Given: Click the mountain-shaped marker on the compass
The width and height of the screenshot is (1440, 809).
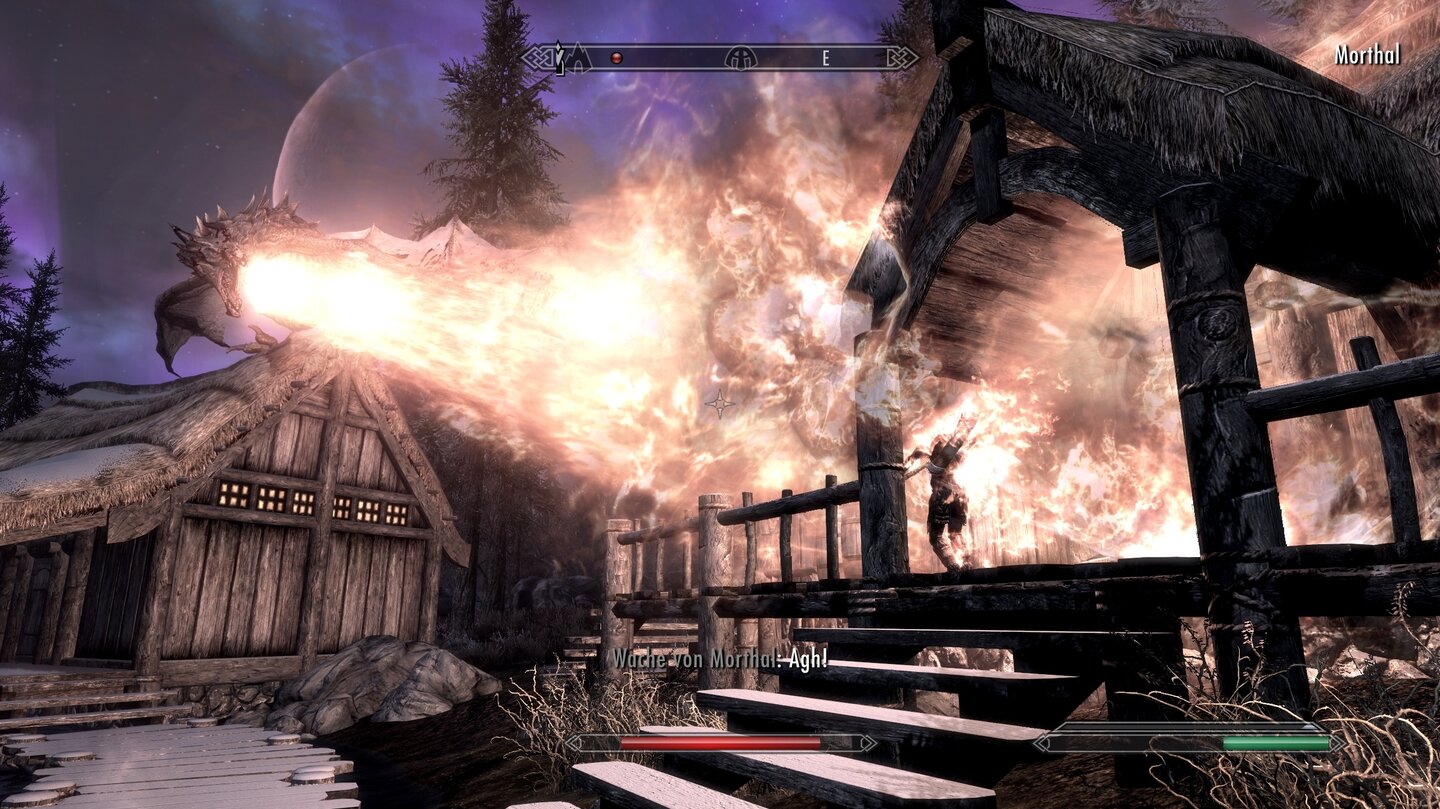Looking at the screenshot, I should click(x=579, y=59).
